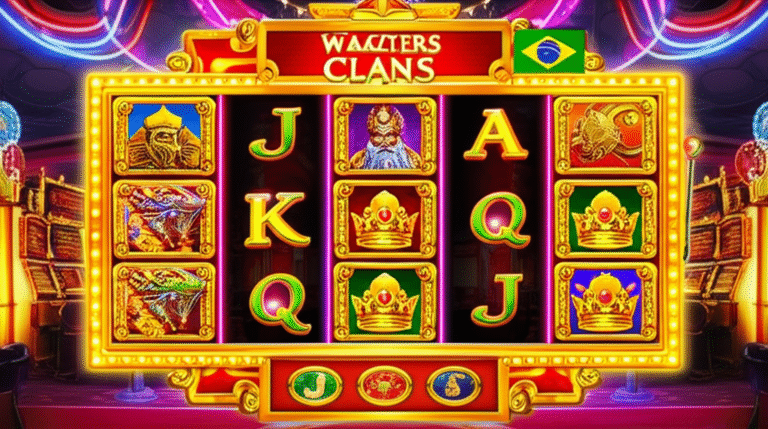Click the green oval J button
This screenshot has height=429, width=768.
(x=313, y=386)
